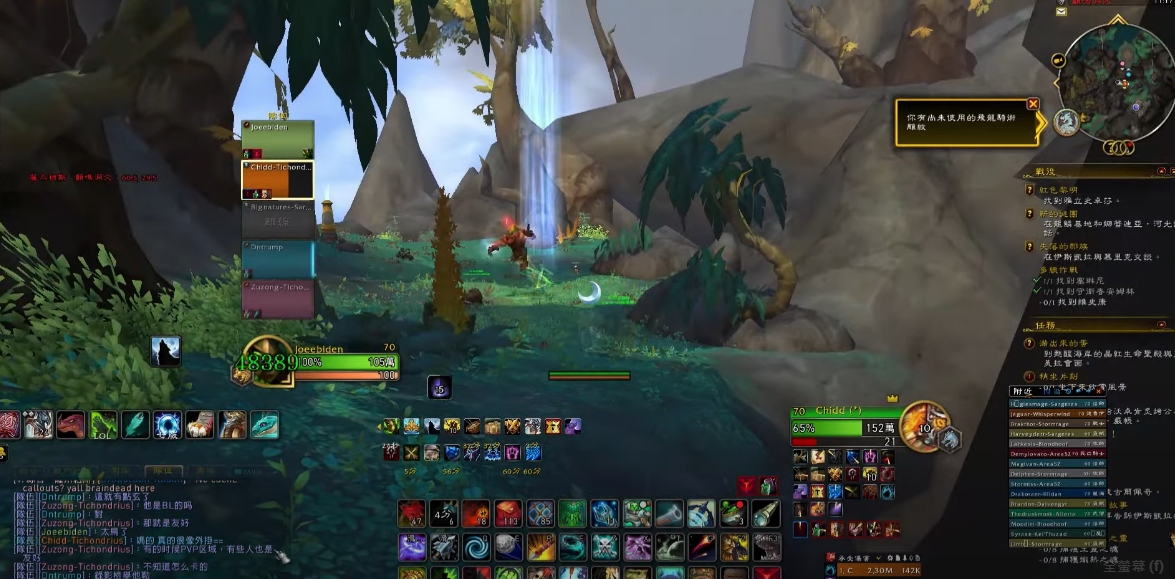Choose the Zuzong-Tichondrius party frame

click(278, 298)
